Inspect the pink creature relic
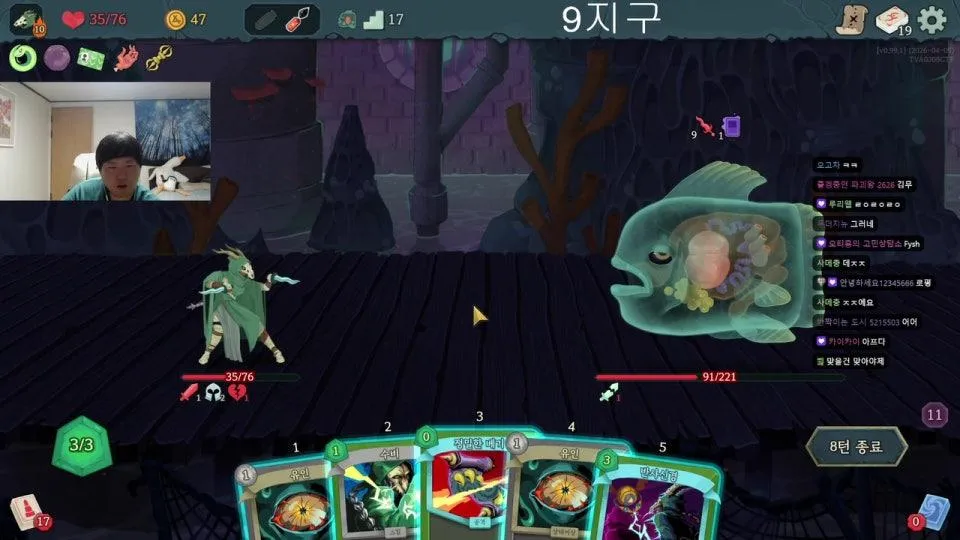This screenshot has height=540, width=960. [x=125, y=58]
